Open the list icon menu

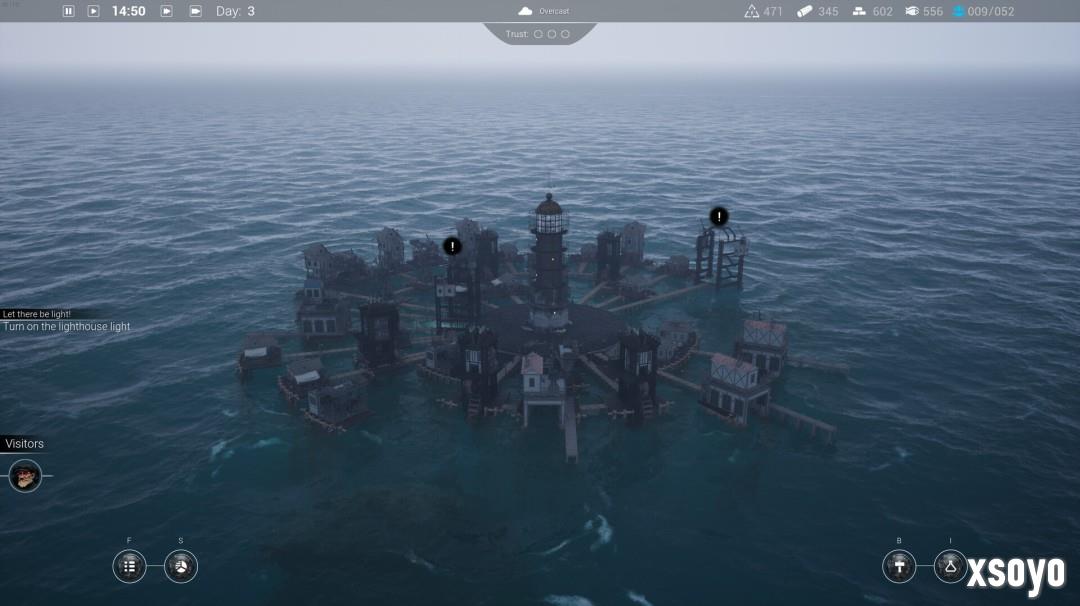click(129, 566)
